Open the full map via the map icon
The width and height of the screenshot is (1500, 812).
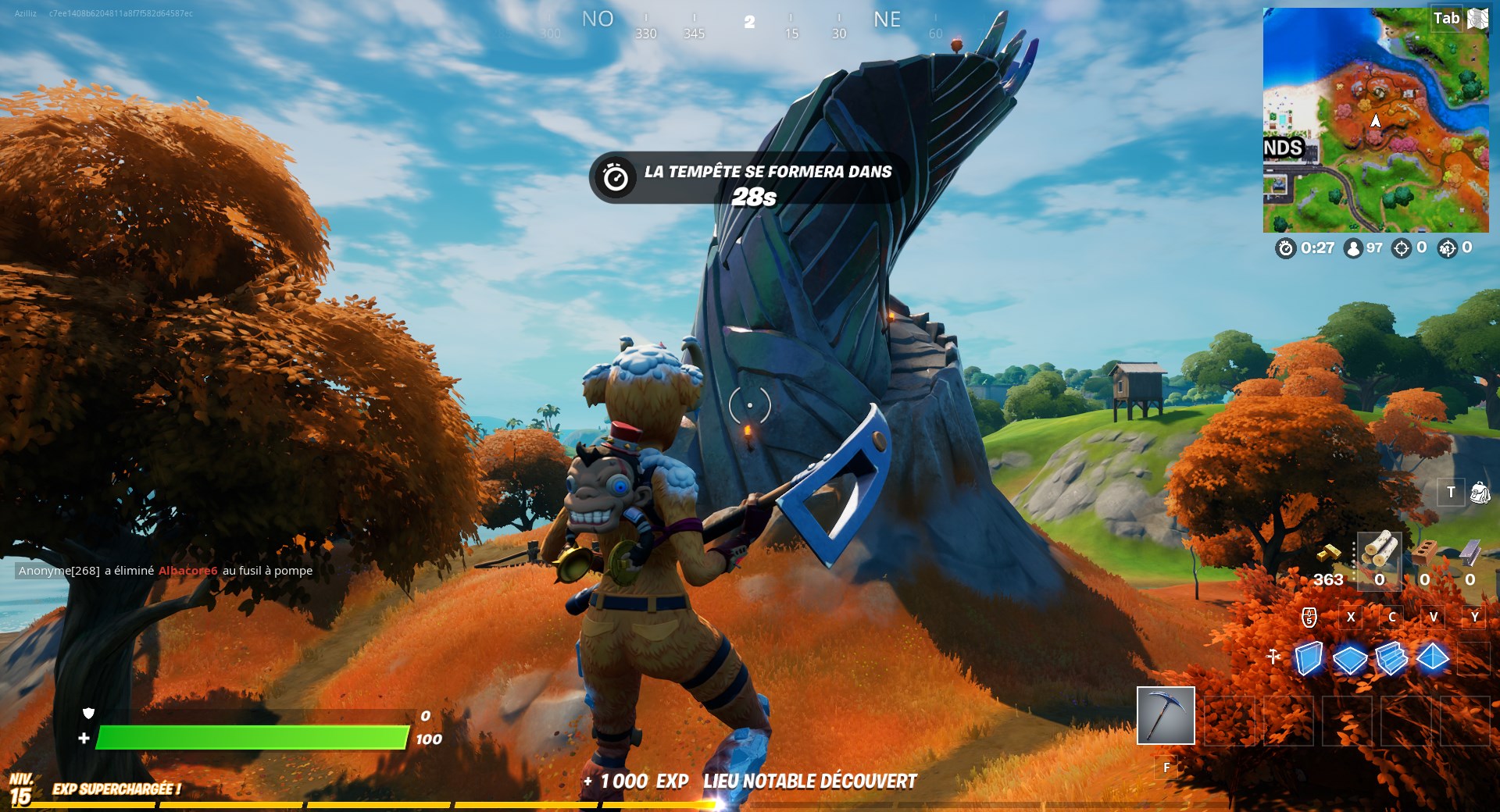click(x=1477, y=18)
